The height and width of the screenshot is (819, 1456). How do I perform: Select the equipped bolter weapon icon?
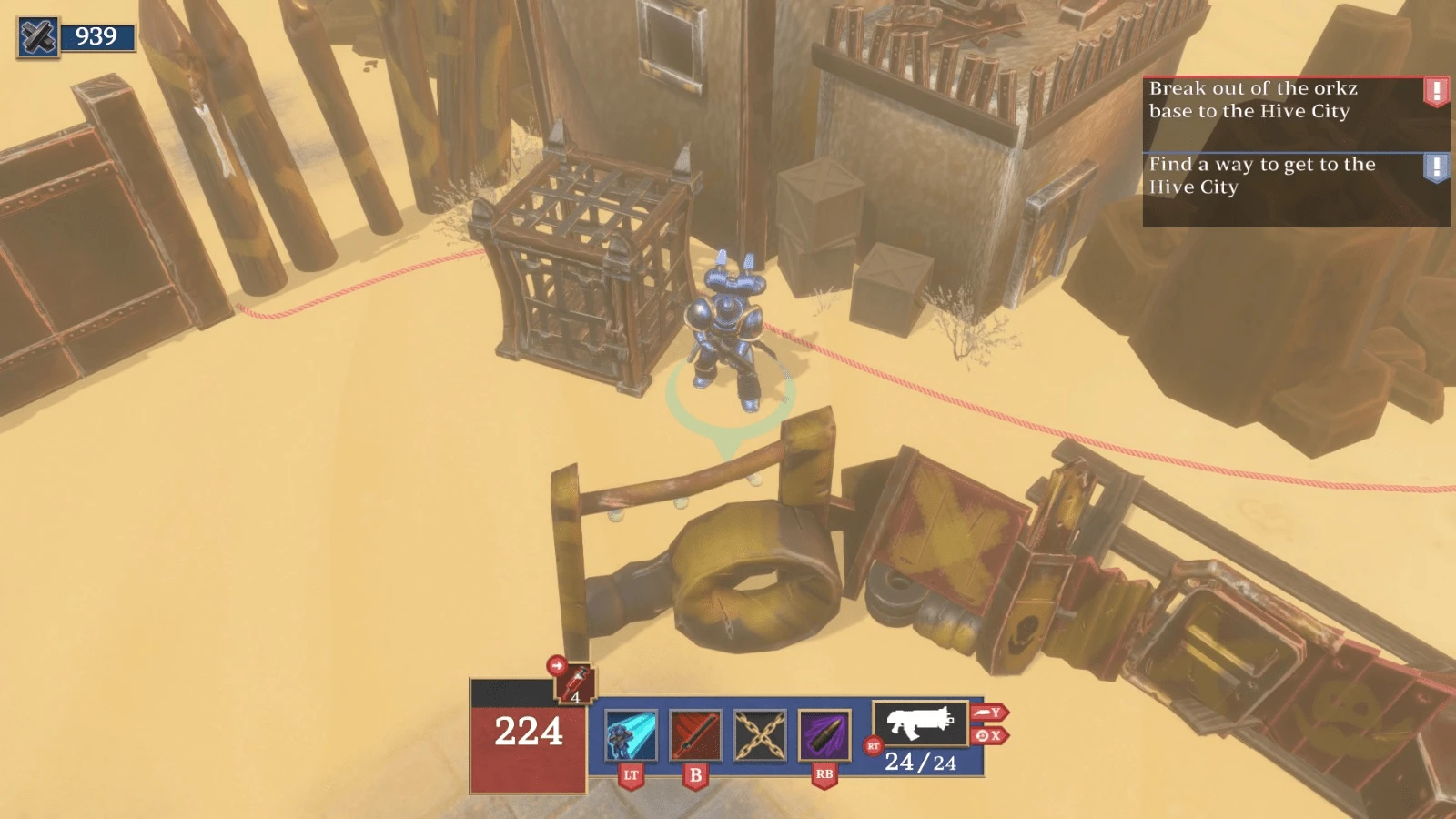[x=919, y=723]
